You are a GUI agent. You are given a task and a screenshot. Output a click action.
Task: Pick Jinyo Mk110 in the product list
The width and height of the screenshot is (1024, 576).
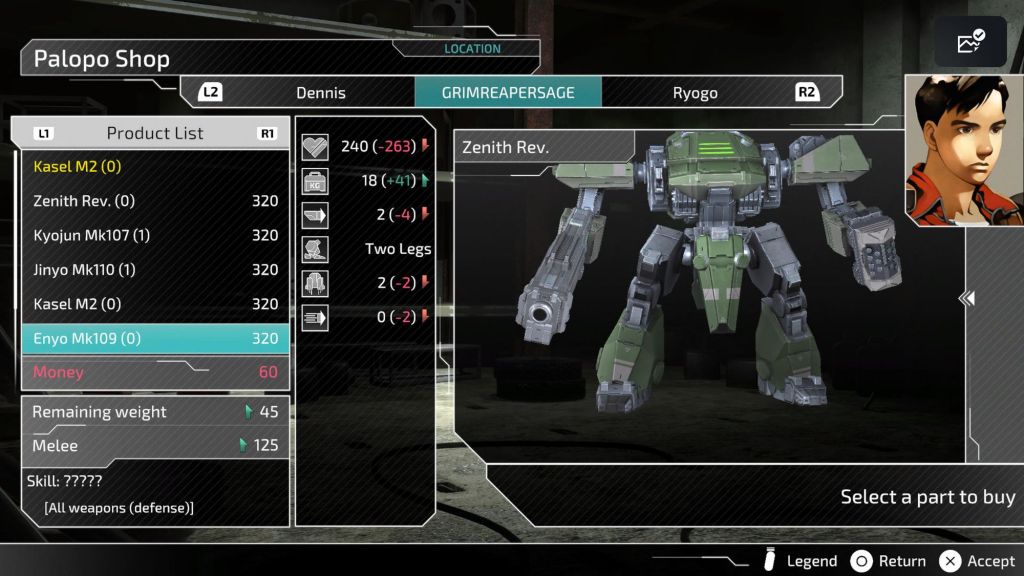[155, 270]
